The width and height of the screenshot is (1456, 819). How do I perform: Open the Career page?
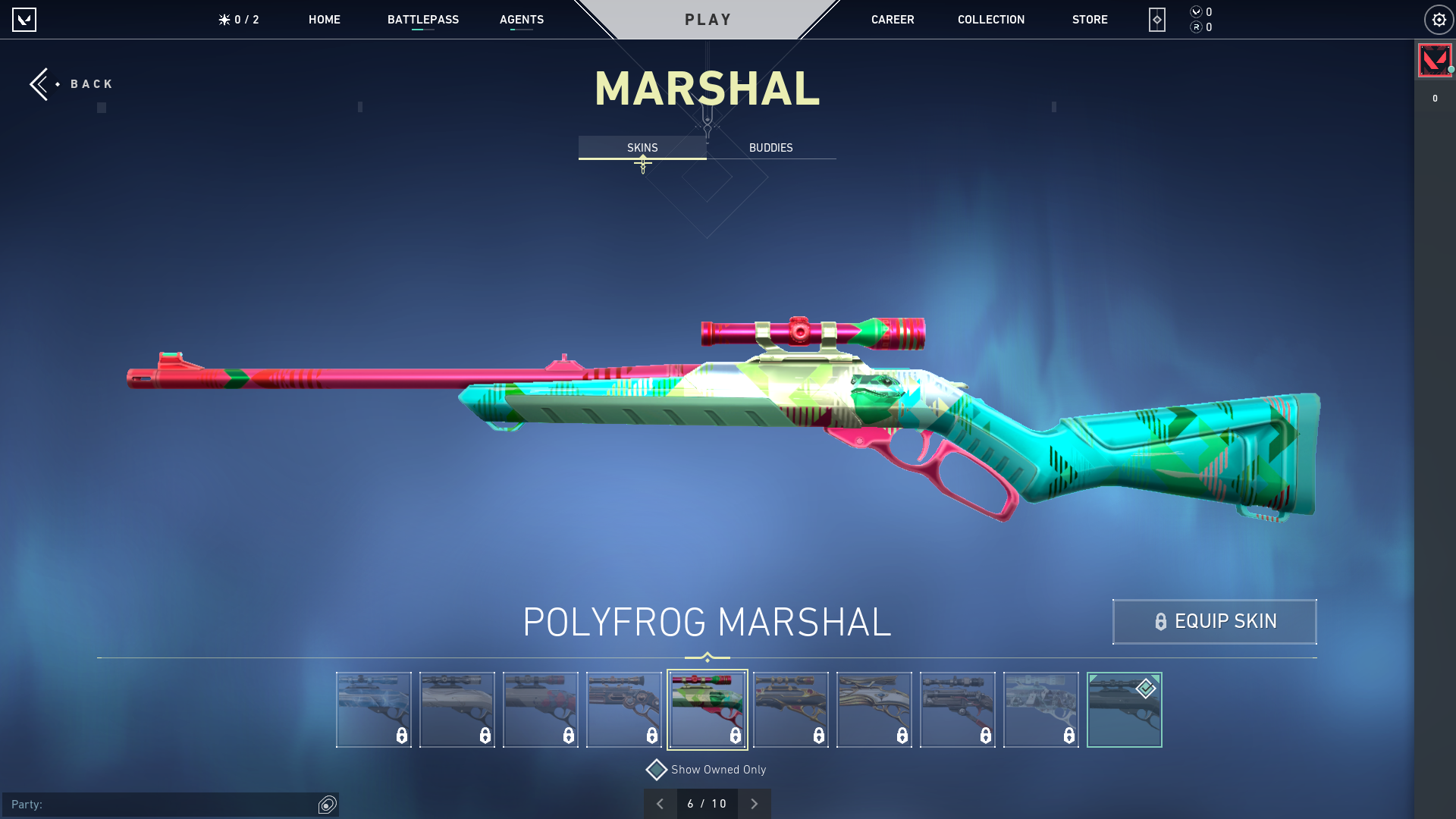point(892,20)
